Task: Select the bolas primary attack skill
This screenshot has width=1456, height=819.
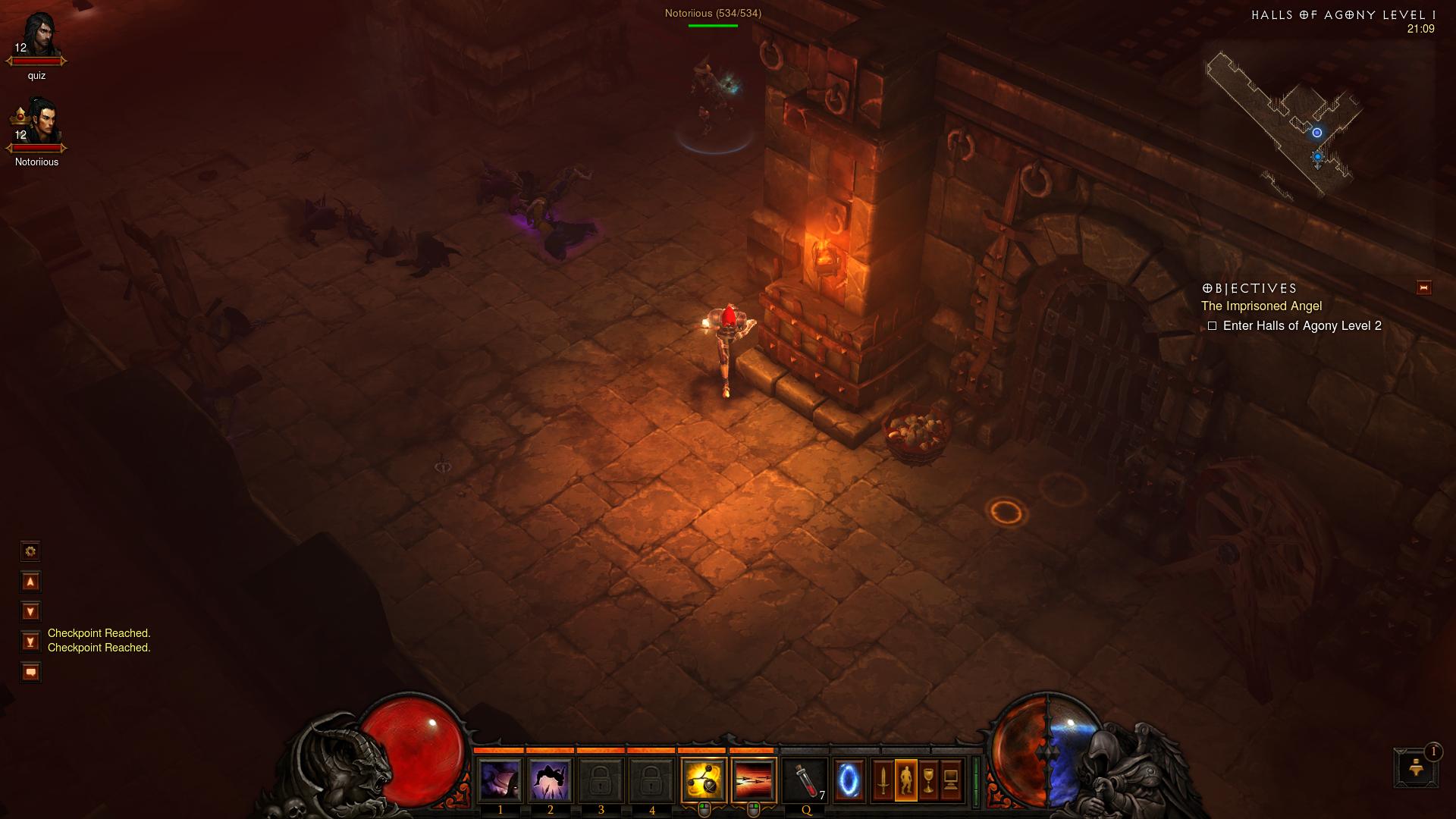Action: point(704,780)
